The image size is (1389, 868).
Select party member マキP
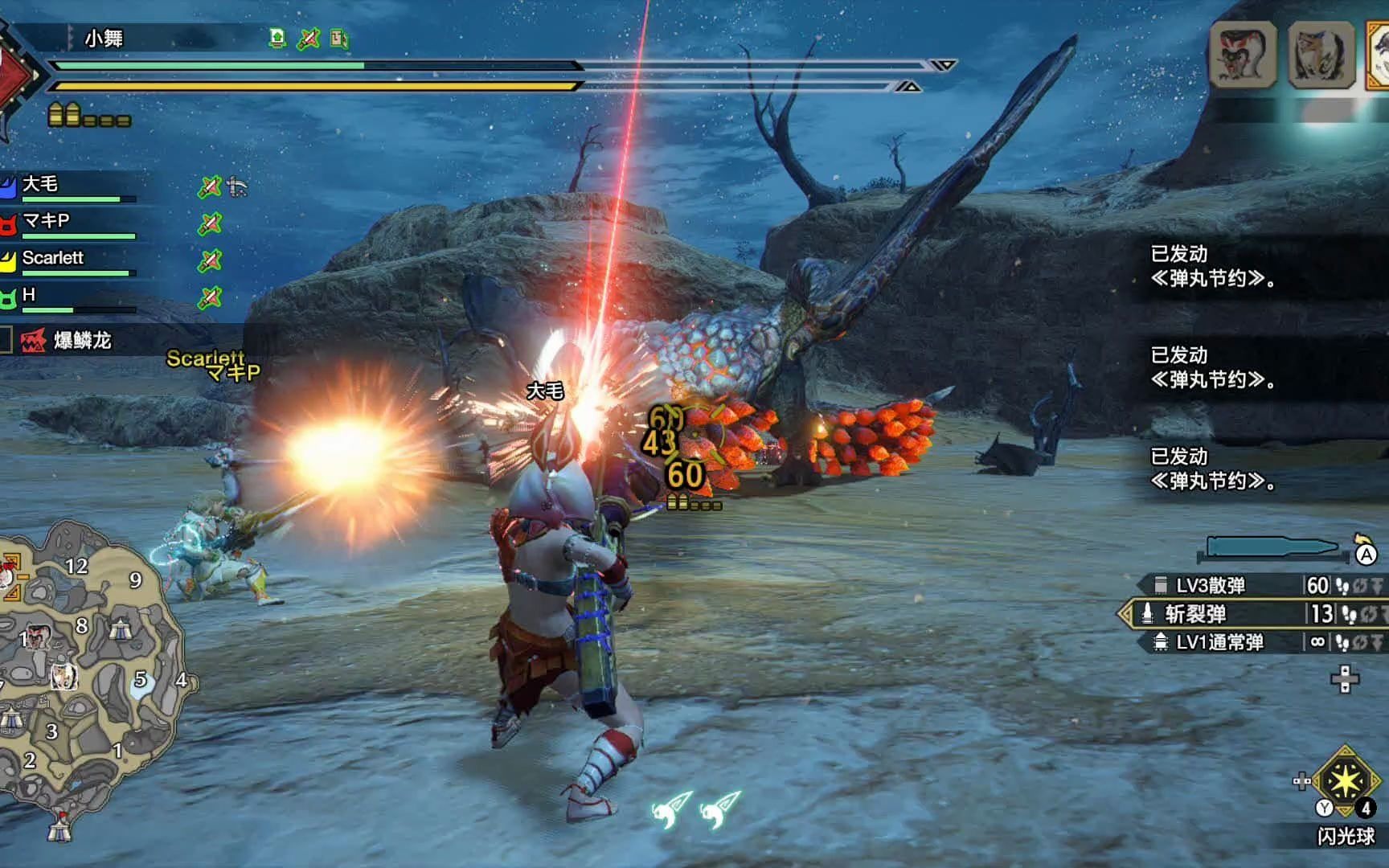46,221
